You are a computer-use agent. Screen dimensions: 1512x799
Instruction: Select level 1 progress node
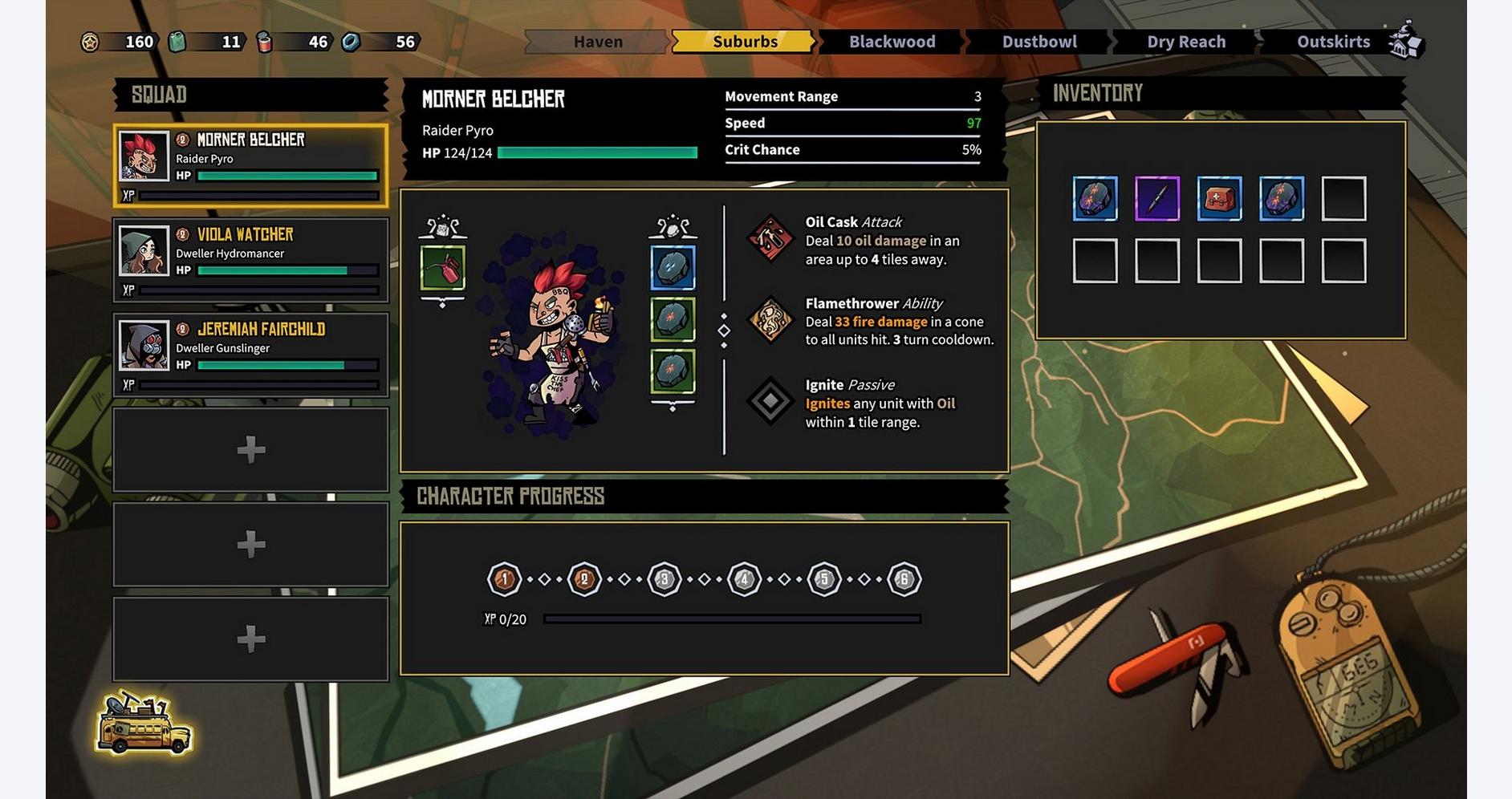pyautogui.click(x=504, y=578)
